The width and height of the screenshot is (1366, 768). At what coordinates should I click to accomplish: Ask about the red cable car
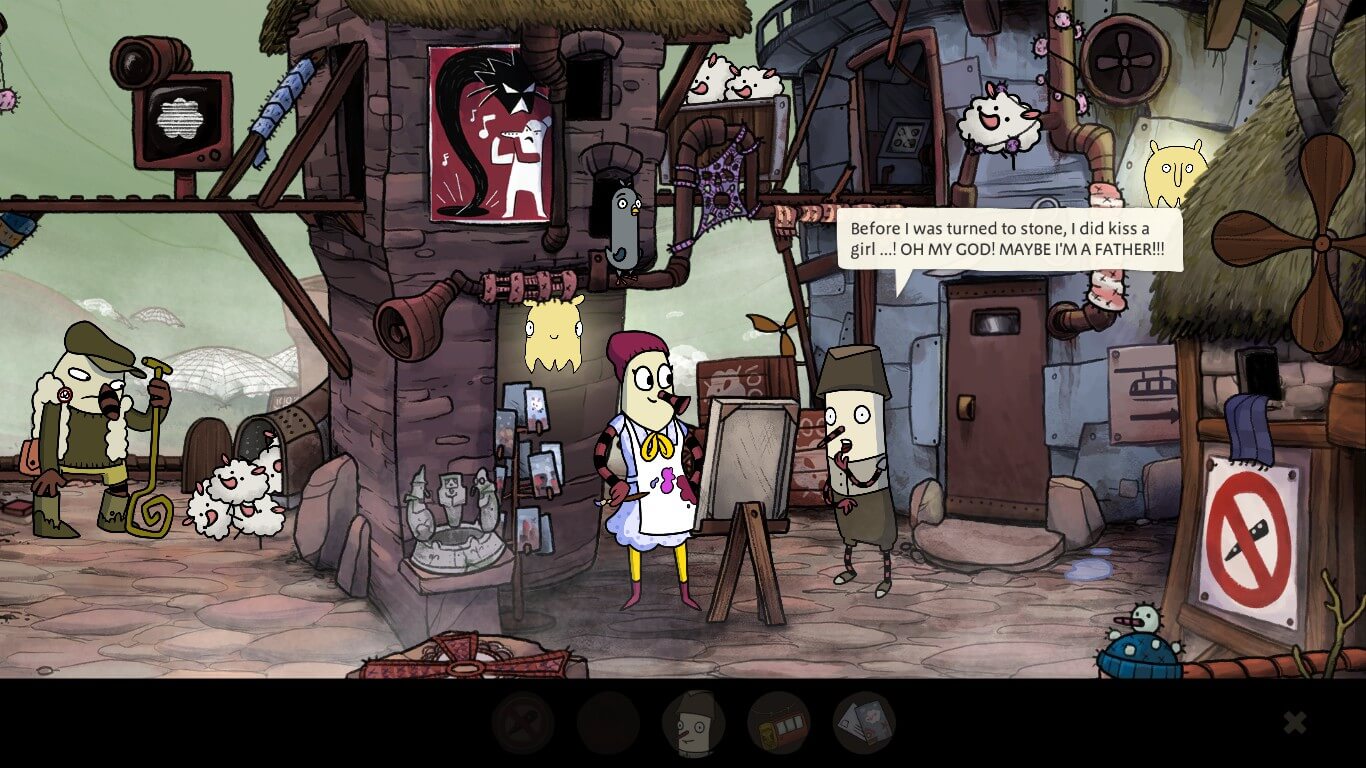[778, 723]
